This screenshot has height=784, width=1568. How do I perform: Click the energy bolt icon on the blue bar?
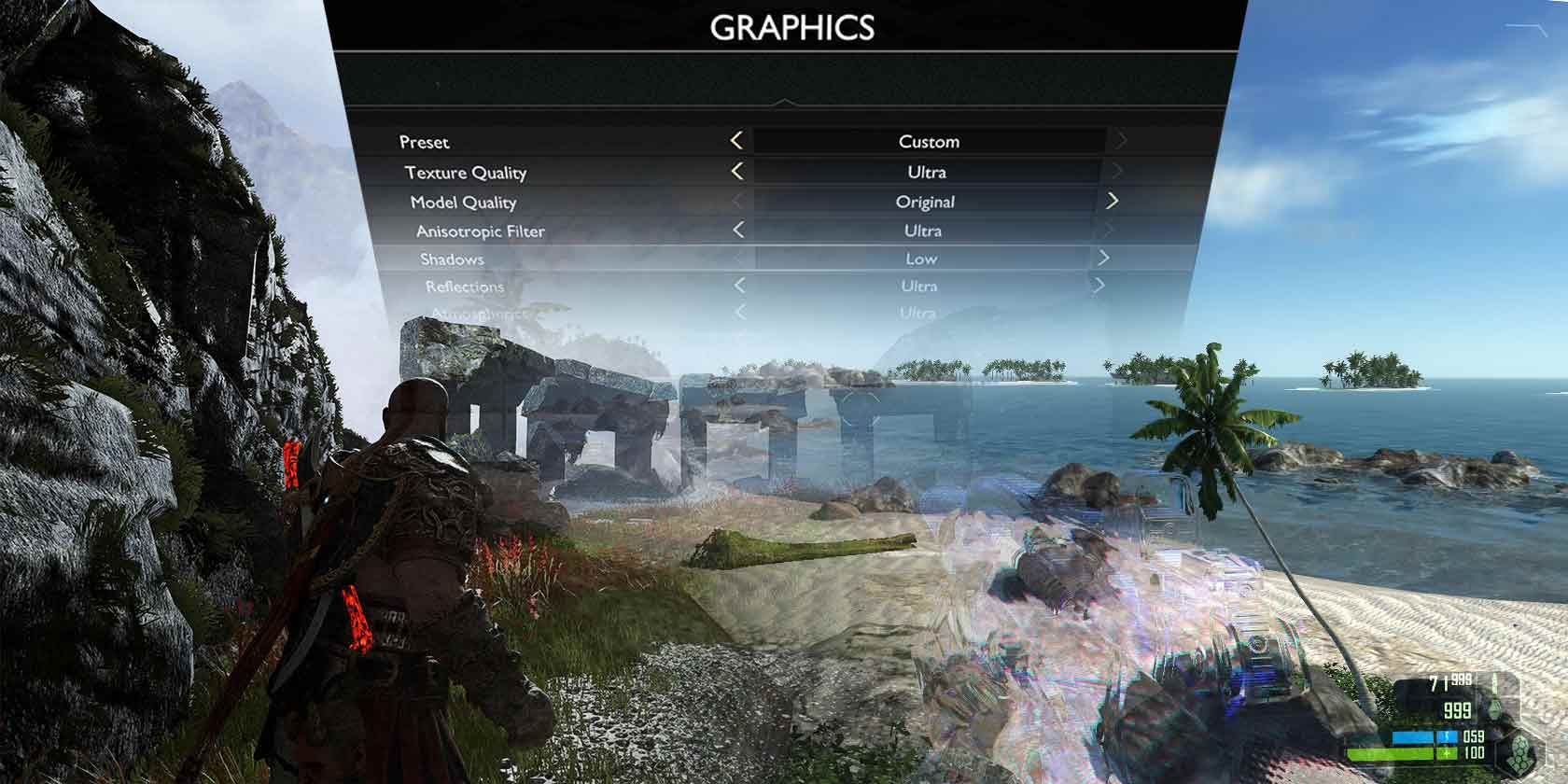click(x=1446, y=736)
